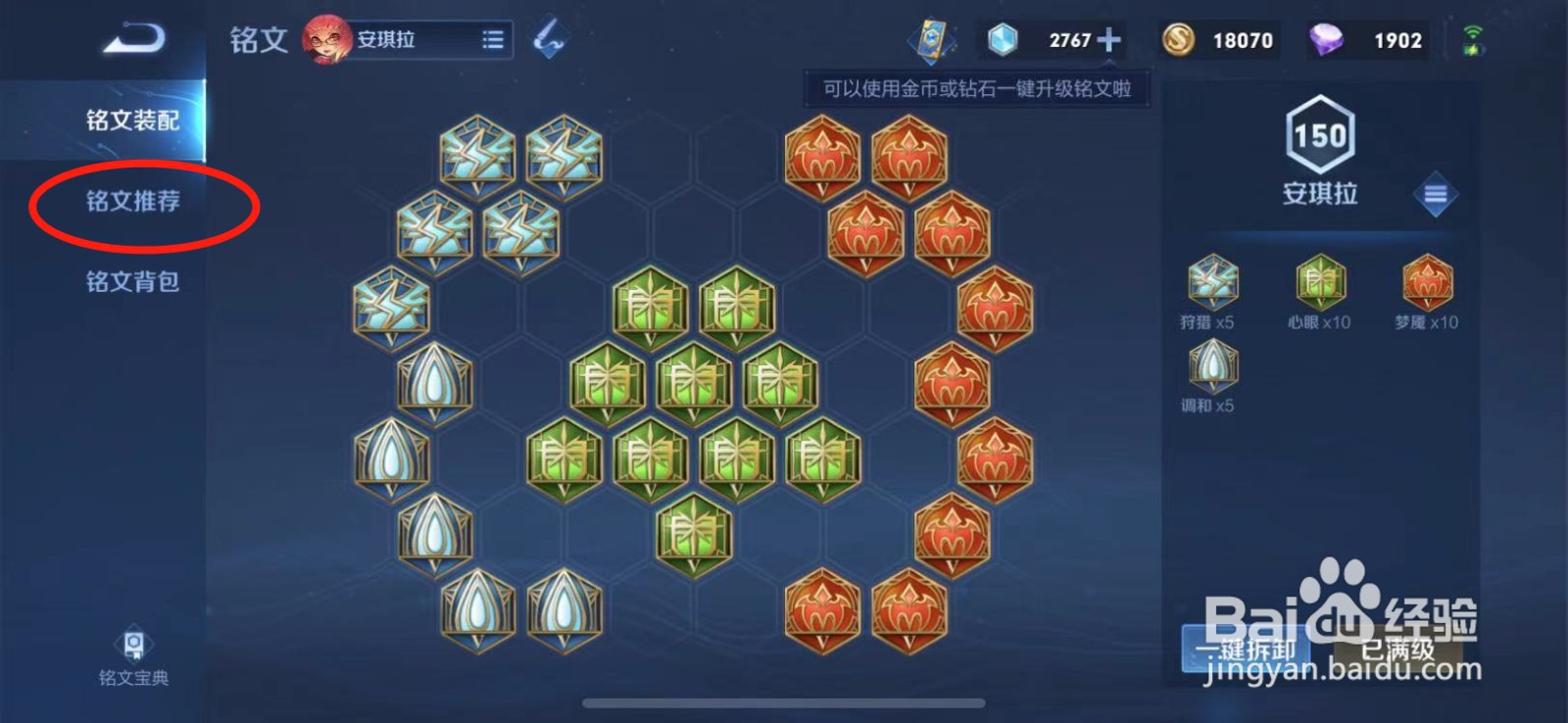
Task: Open the blue rune card icon in top bar
Action: (929, 39)
